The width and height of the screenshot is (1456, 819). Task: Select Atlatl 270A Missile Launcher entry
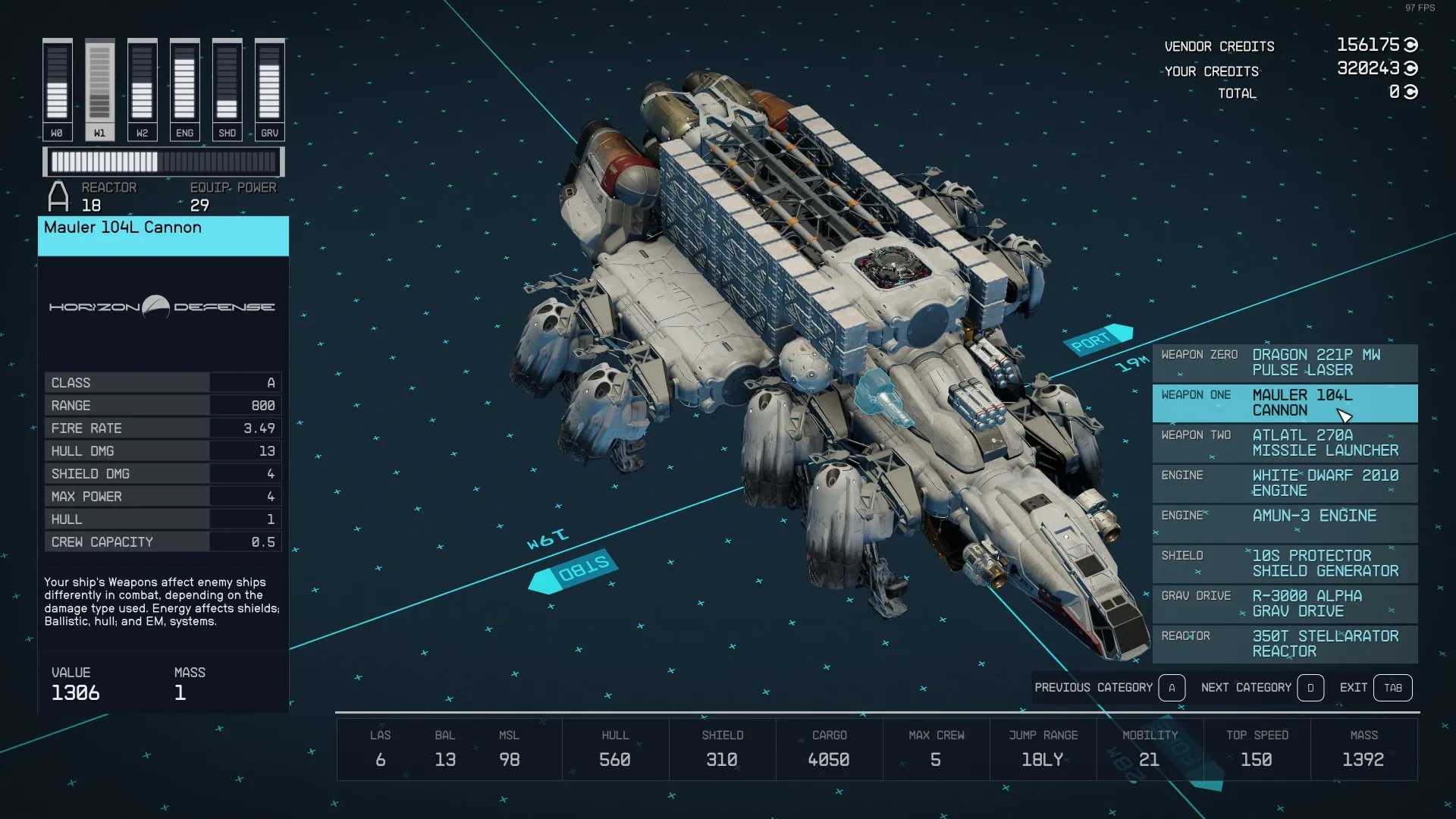pyautogui.click(x=1285, y=444)
